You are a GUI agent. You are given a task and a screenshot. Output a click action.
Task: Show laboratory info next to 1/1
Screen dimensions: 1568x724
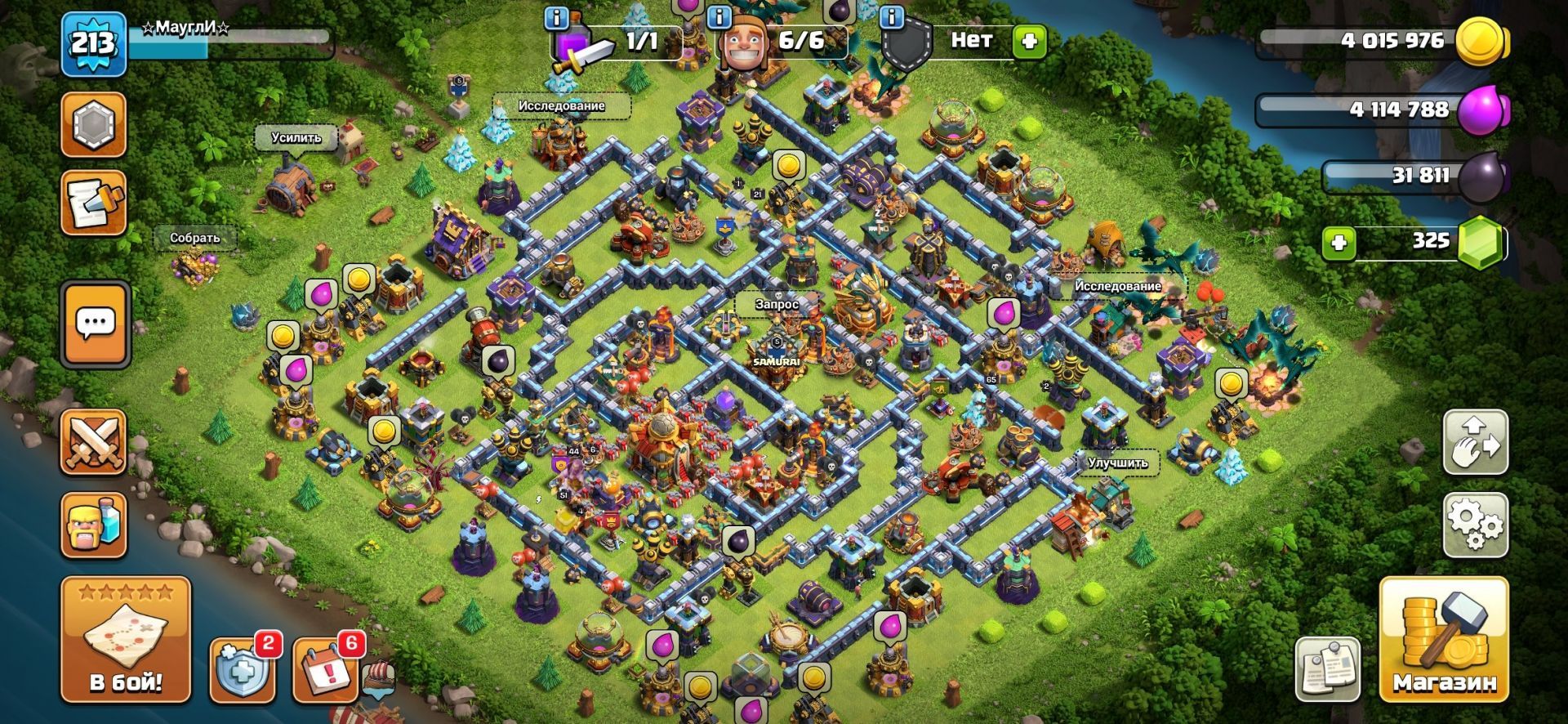coord(557,17)
